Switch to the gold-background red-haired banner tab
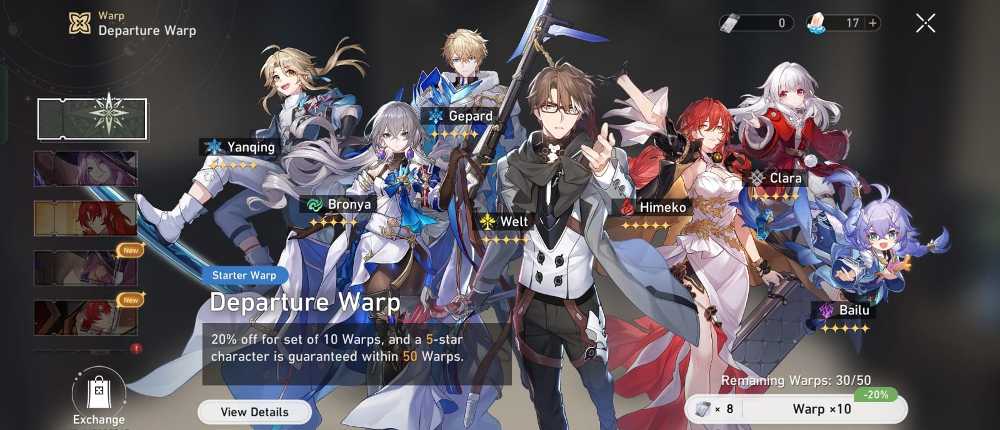Viewport: 1000px width, 430px height. [86, 218]
